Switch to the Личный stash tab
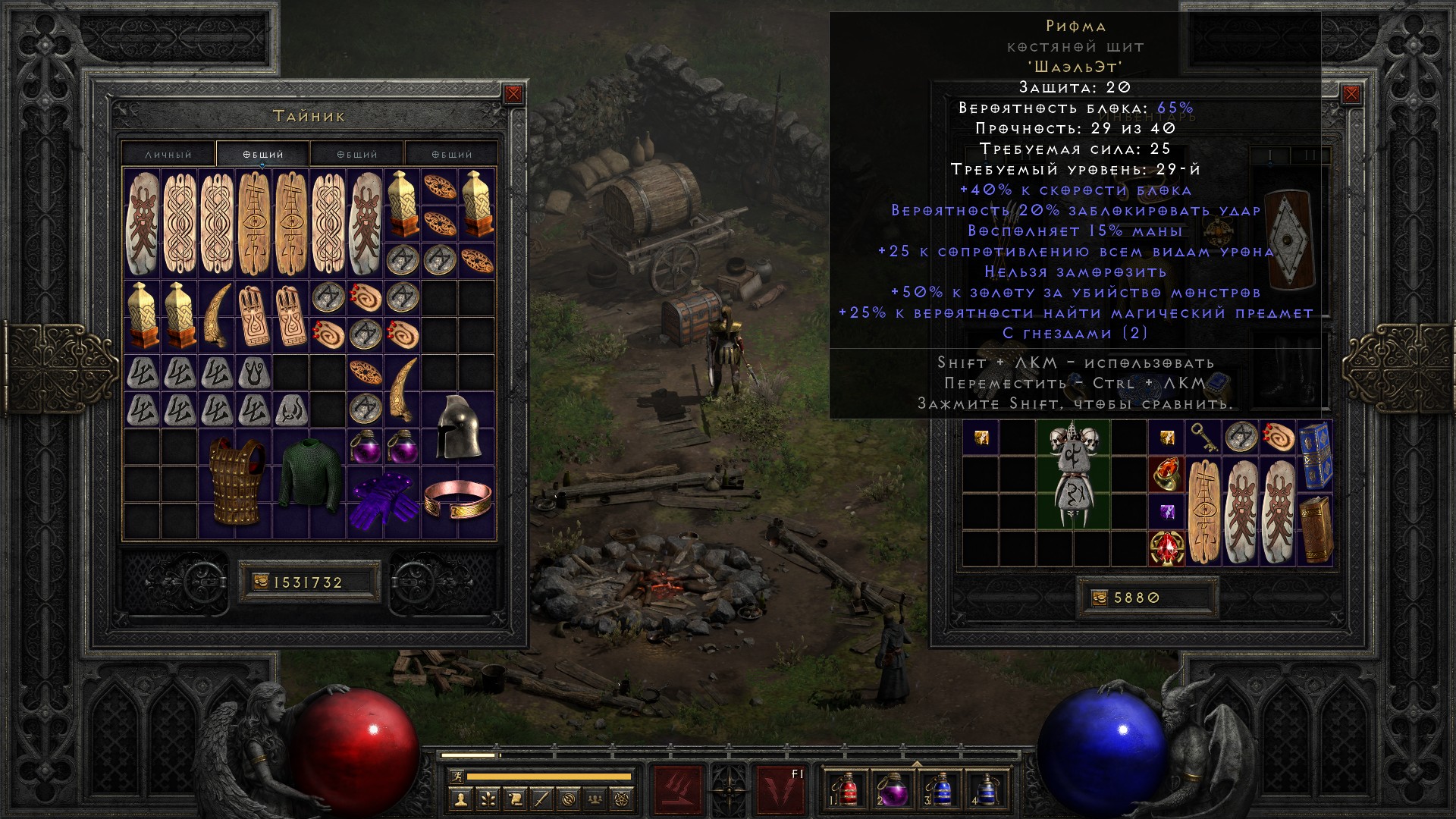 pos(168,154)
